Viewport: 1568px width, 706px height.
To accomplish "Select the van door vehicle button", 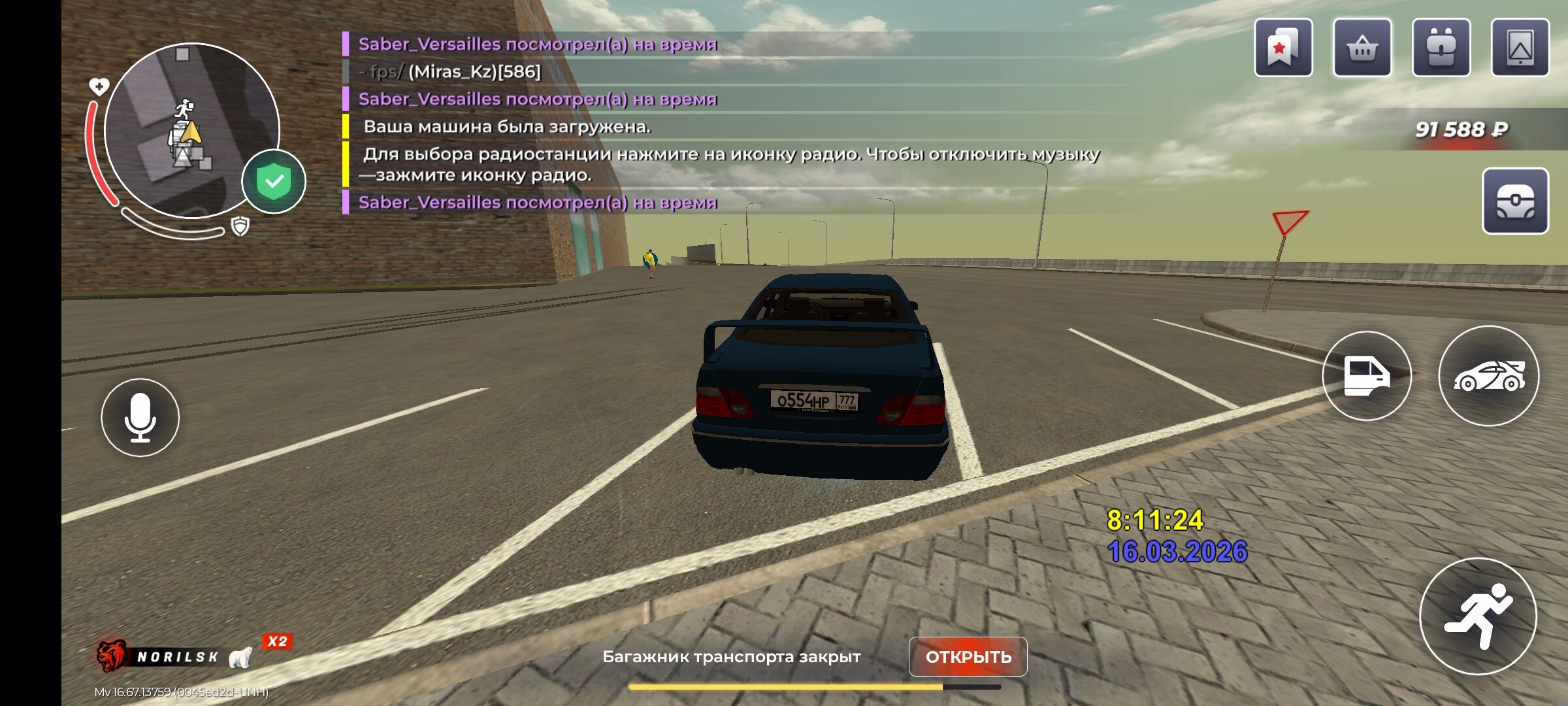I will coord(1366,376).
